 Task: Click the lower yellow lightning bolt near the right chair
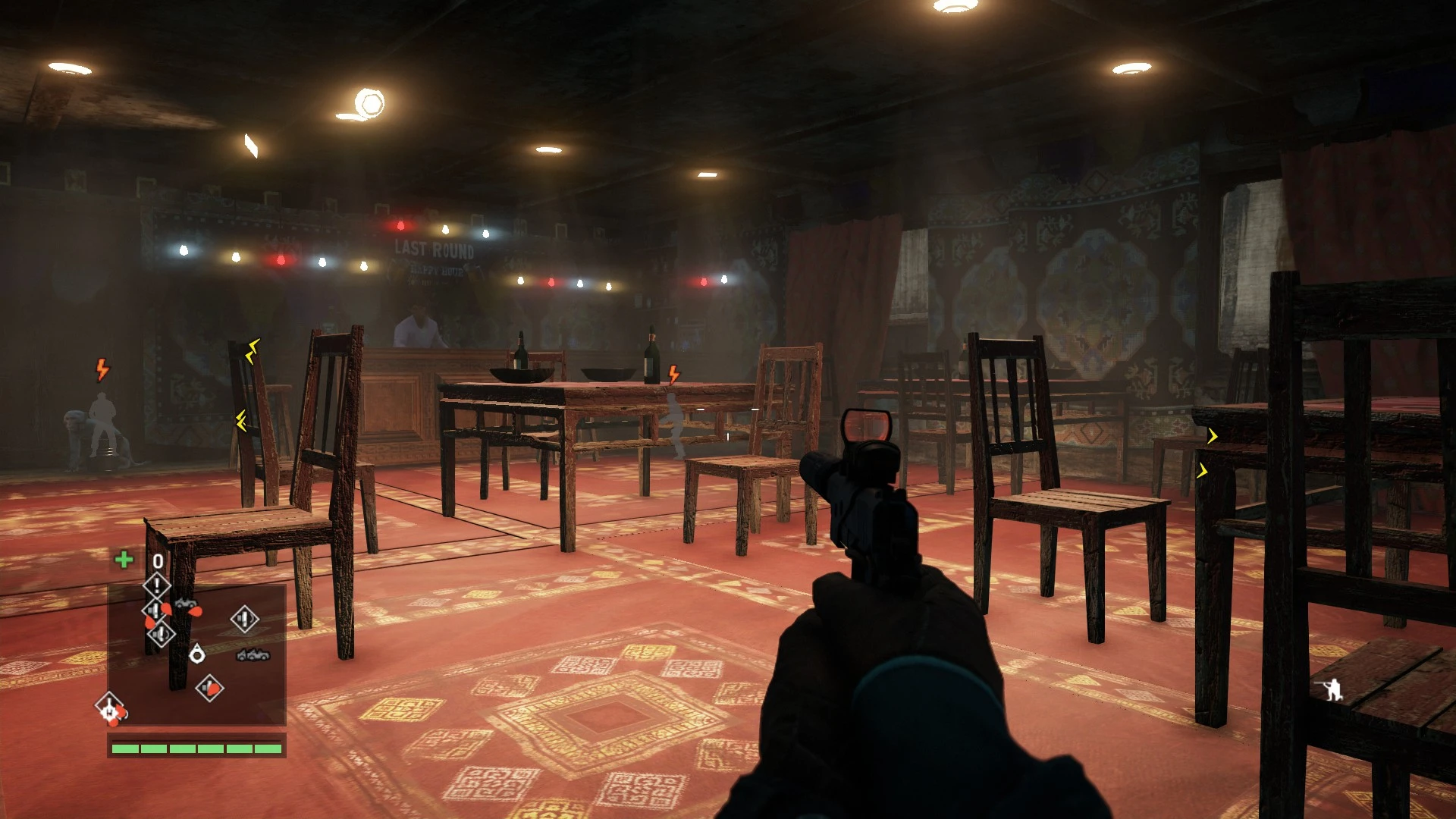(x=1203, y=469)
